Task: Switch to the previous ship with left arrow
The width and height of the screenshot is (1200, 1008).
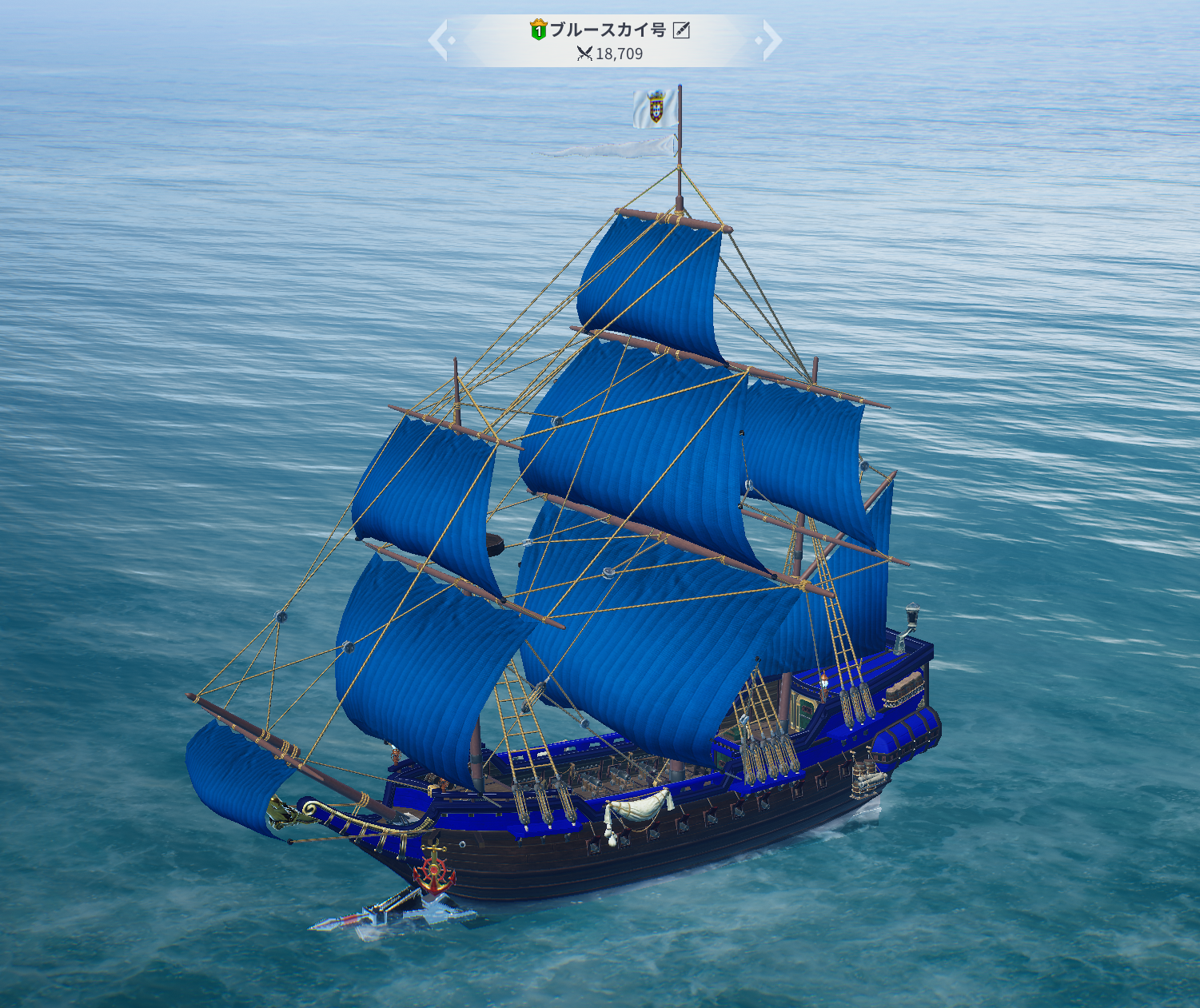Action: 438,40
